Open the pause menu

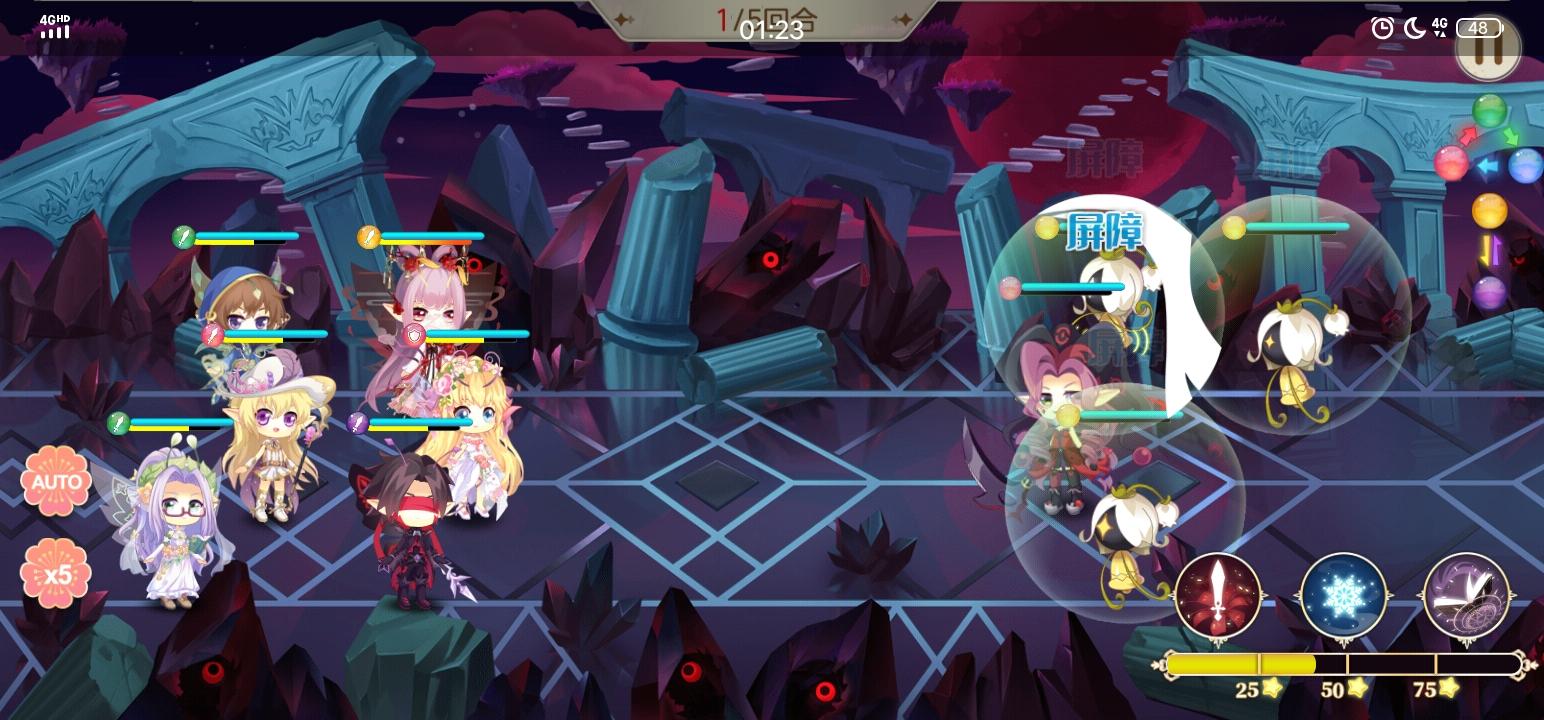tap(1487, 47)
